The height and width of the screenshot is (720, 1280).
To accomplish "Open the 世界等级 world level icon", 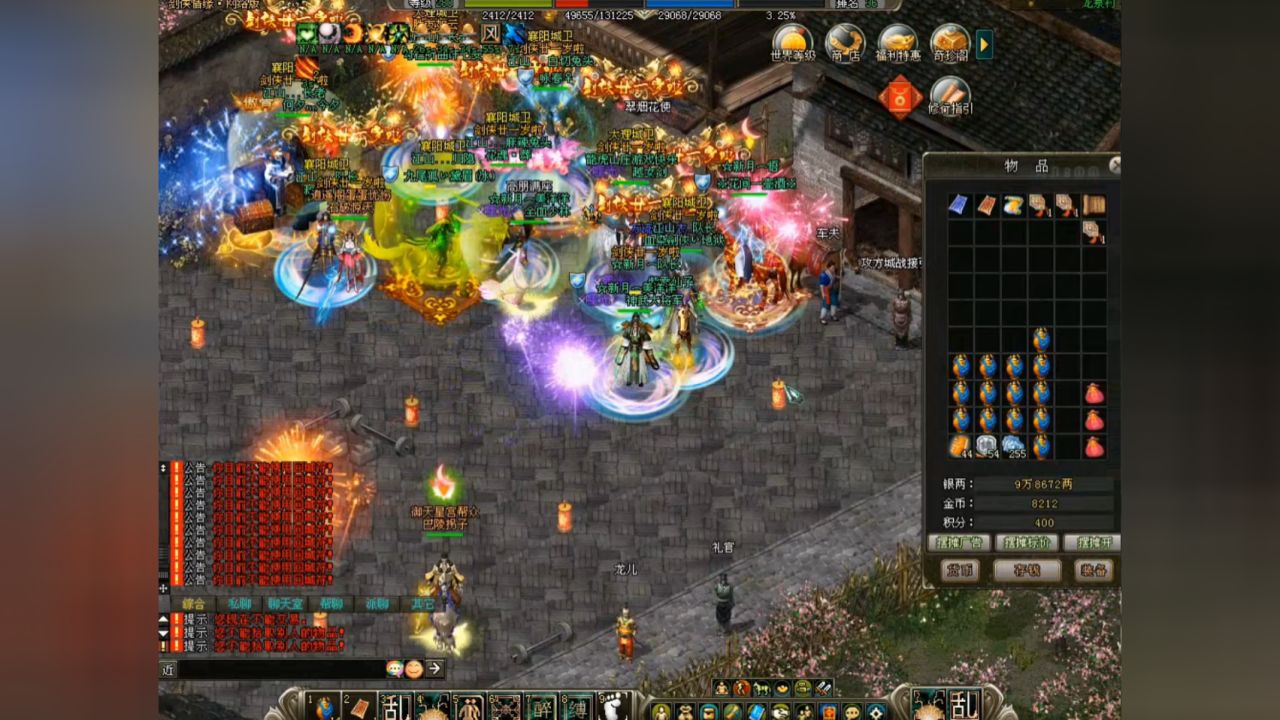I will tap(792, 42).
